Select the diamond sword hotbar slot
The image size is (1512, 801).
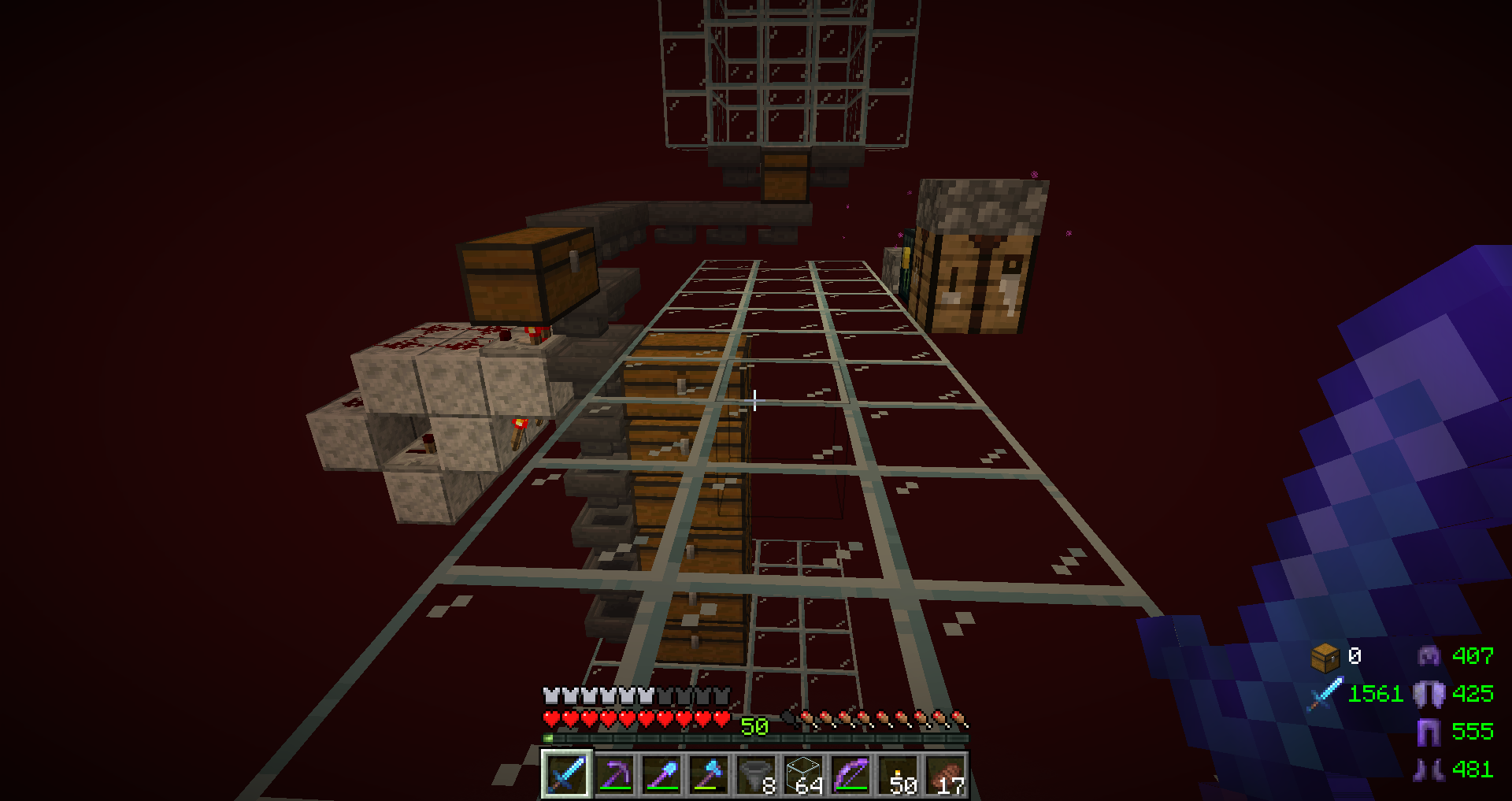566,774
